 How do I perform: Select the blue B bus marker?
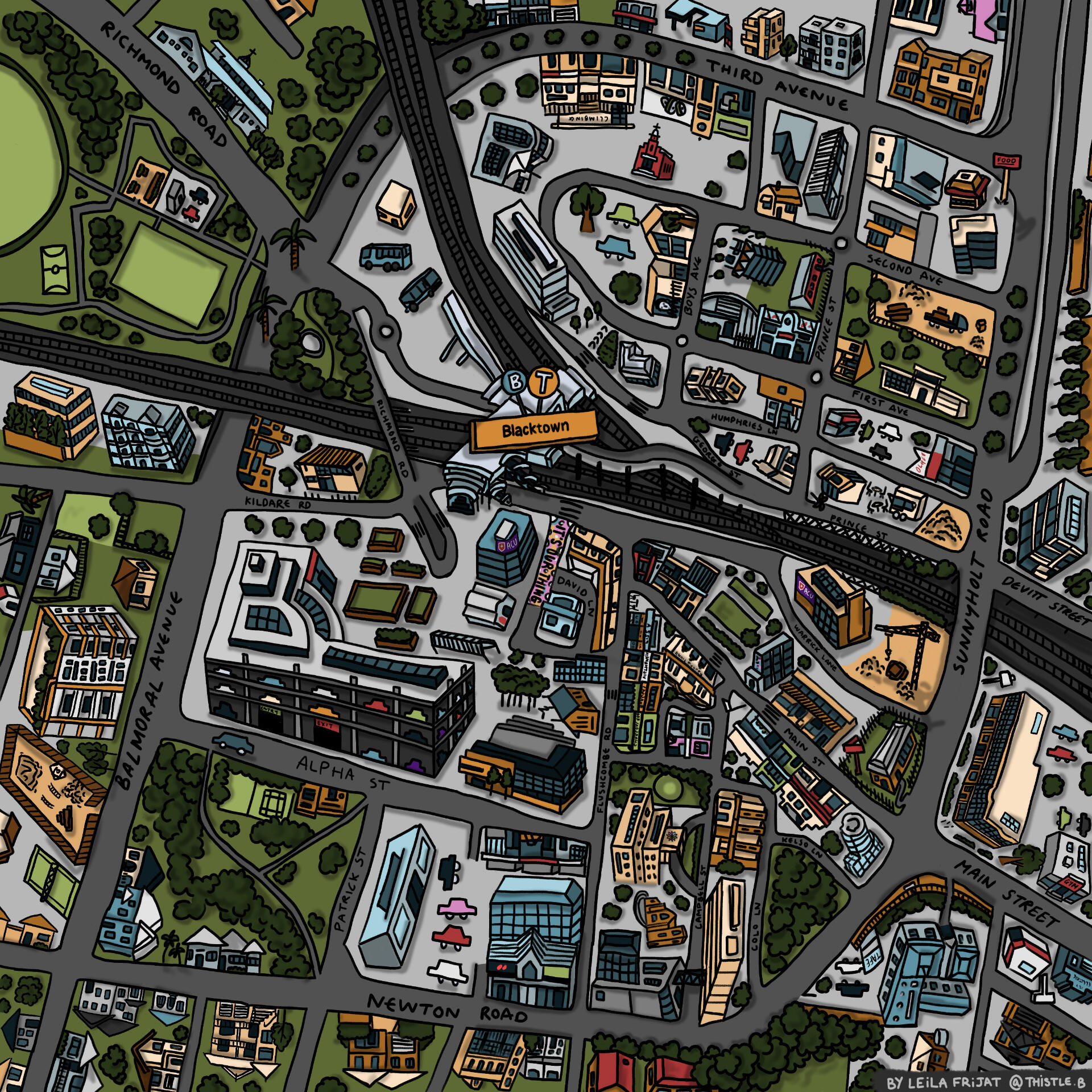515,382
